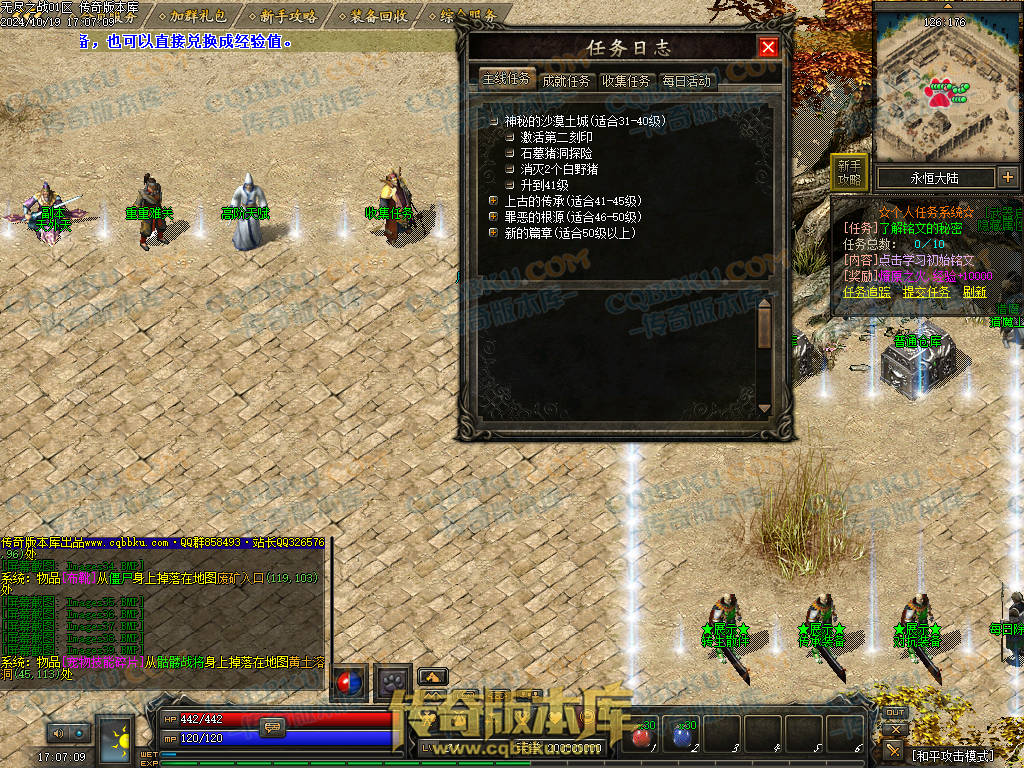Choose the 石墓猪洞探险 quest entry
The height and width of the screenshot is (768, 1024).
tap(556, 153)
